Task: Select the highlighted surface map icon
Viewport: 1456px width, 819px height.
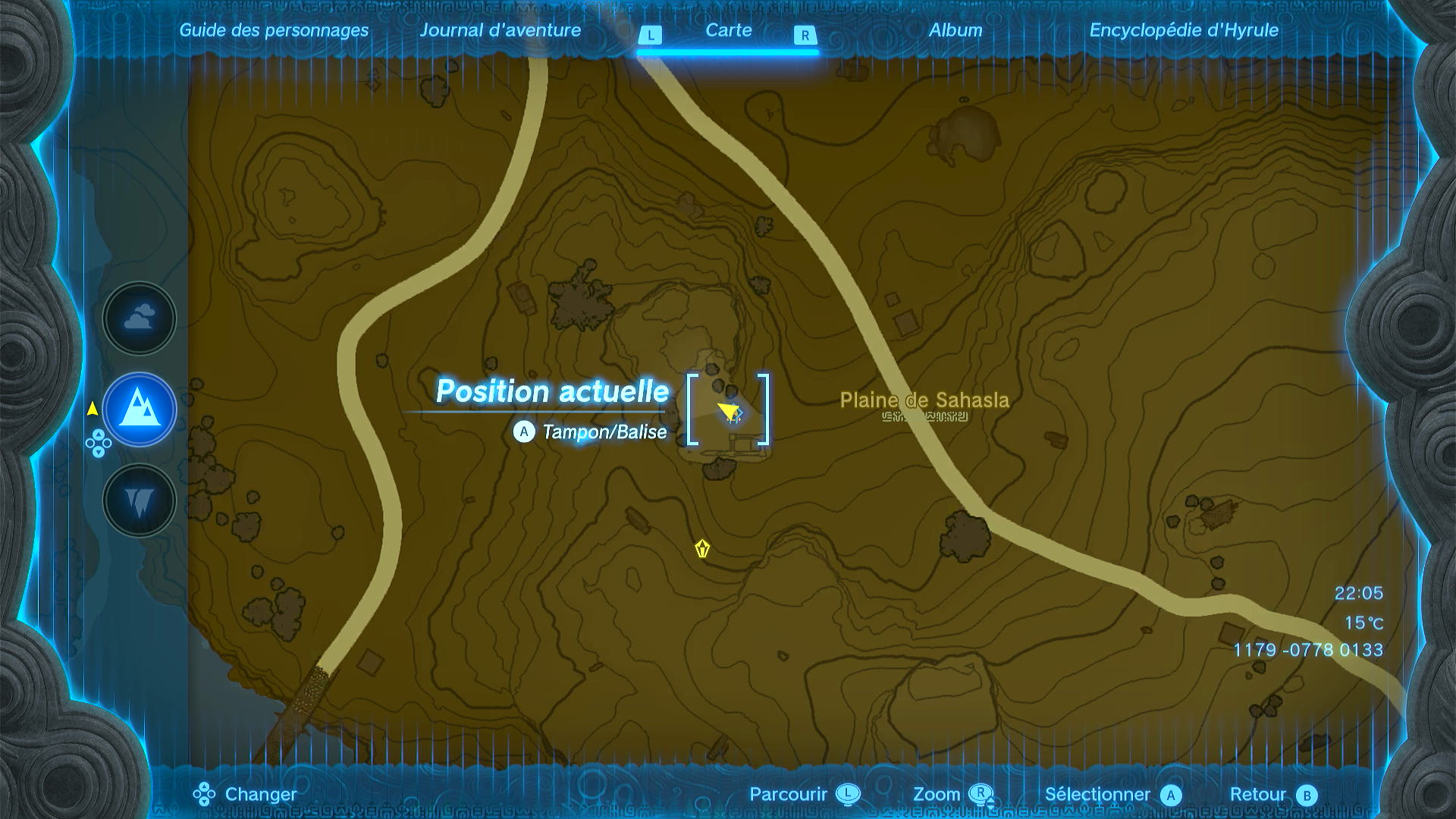Action: coord(139,409)
